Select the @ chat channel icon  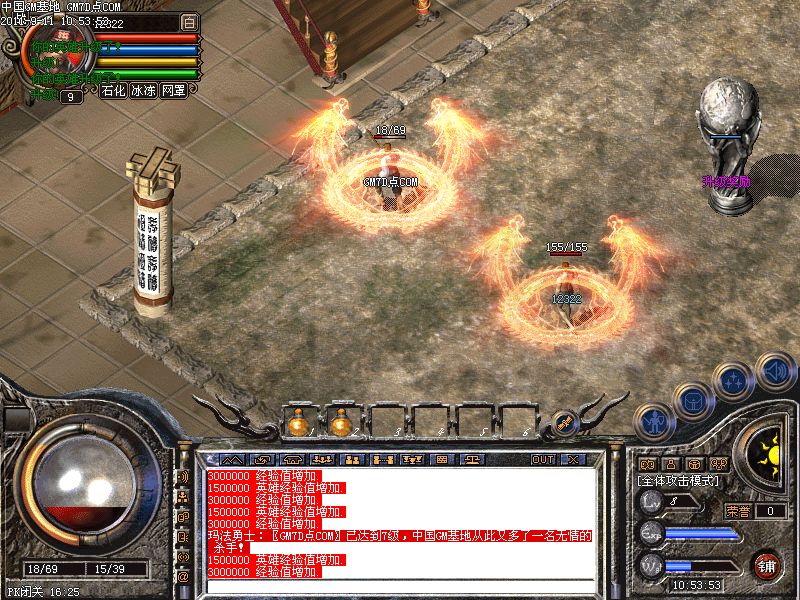pyautogui.click(x=183, y=576)
